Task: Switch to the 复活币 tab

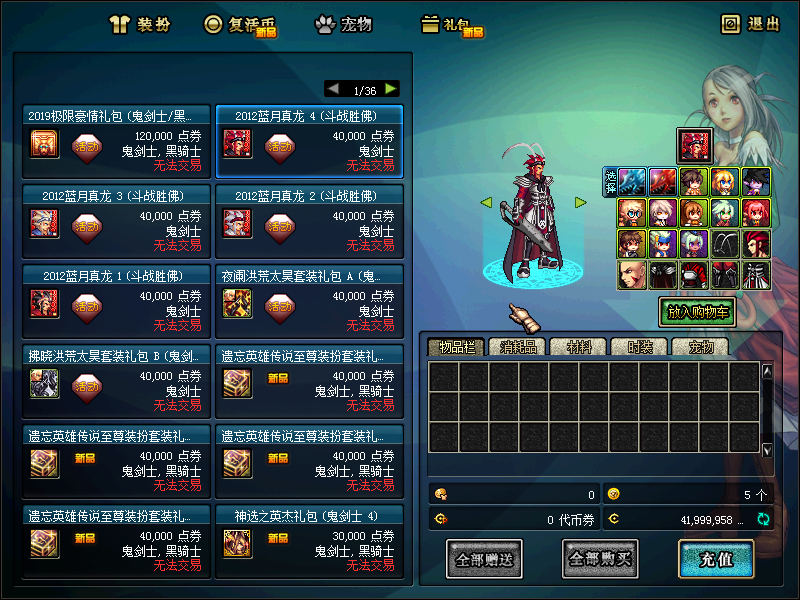Action: coord(240,24)
